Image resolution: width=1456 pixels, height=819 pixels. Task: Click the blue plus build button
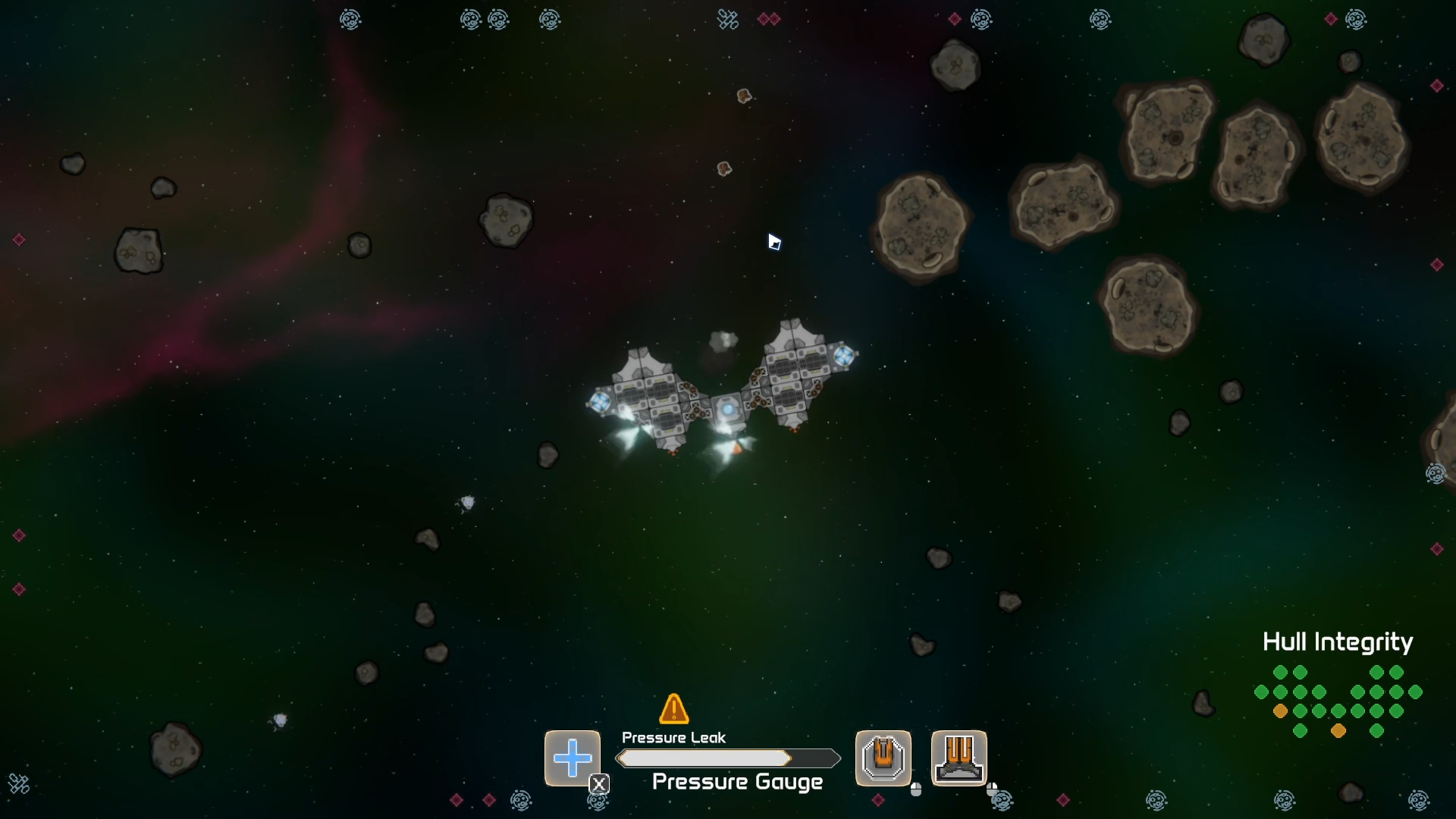tap(573, 757)
